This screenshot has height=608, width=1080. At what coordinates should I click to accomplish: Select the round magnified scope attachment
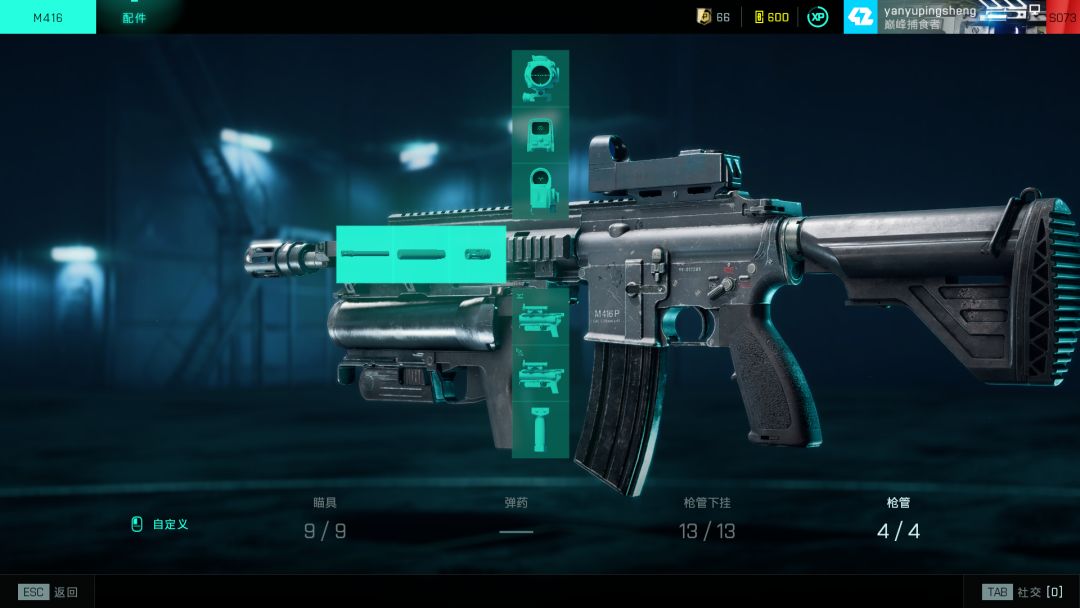540,78
